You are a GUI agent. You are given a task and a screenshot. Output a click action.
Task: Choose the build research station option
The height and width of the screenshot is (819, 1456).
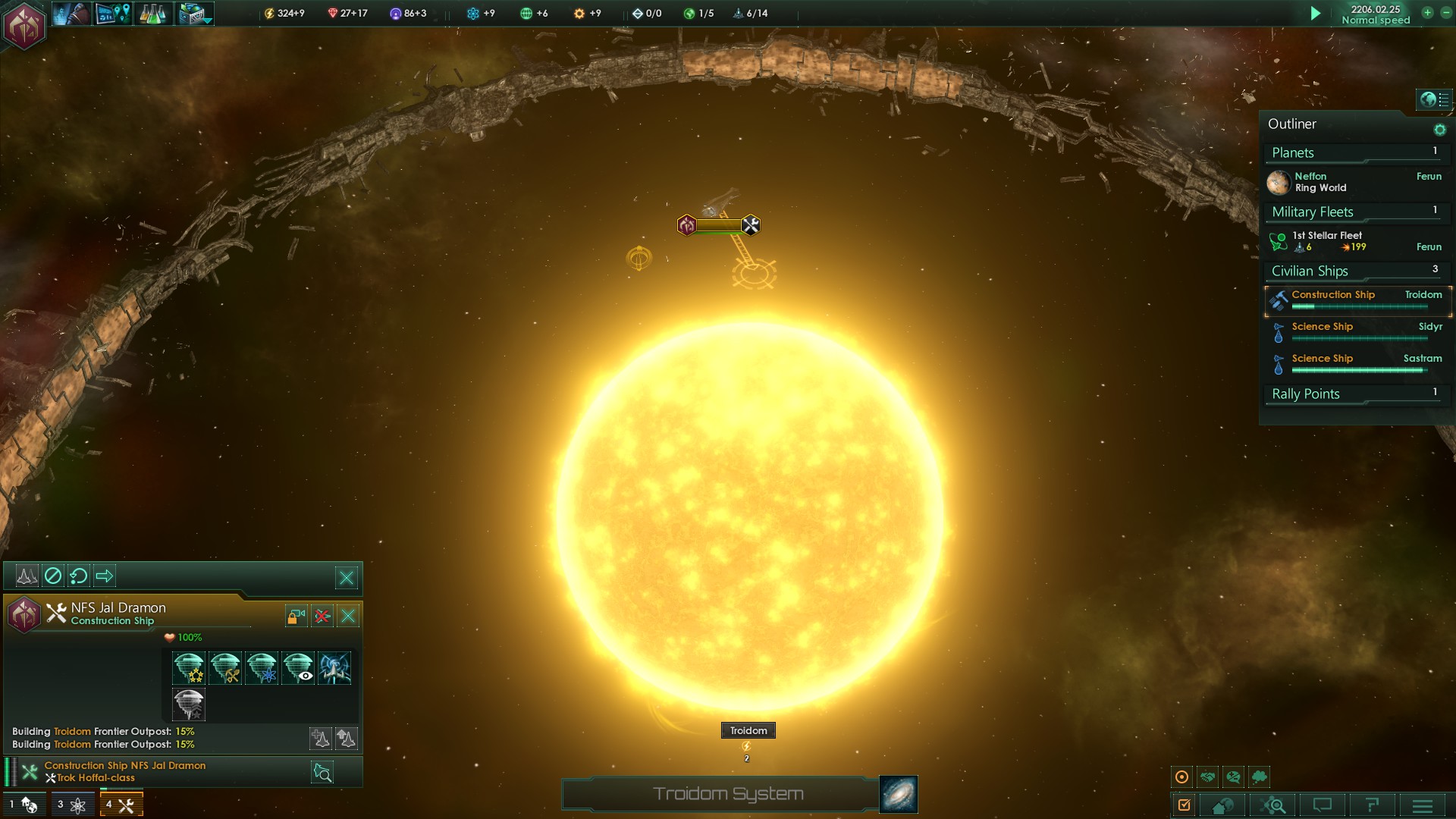tap(262, 668)
